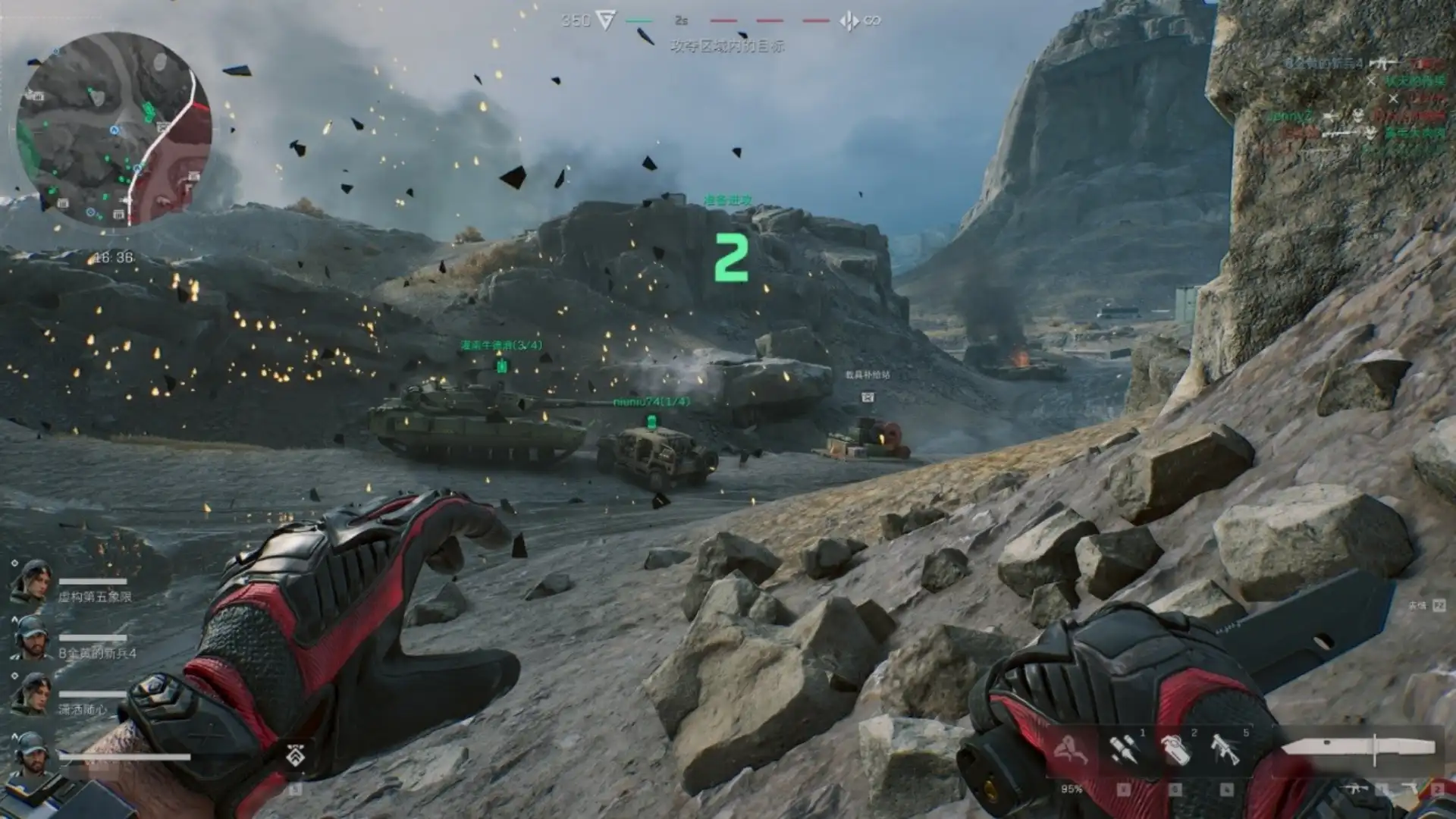
Task: Activate the rocket ammo gadget icon
Action: 1124,749
